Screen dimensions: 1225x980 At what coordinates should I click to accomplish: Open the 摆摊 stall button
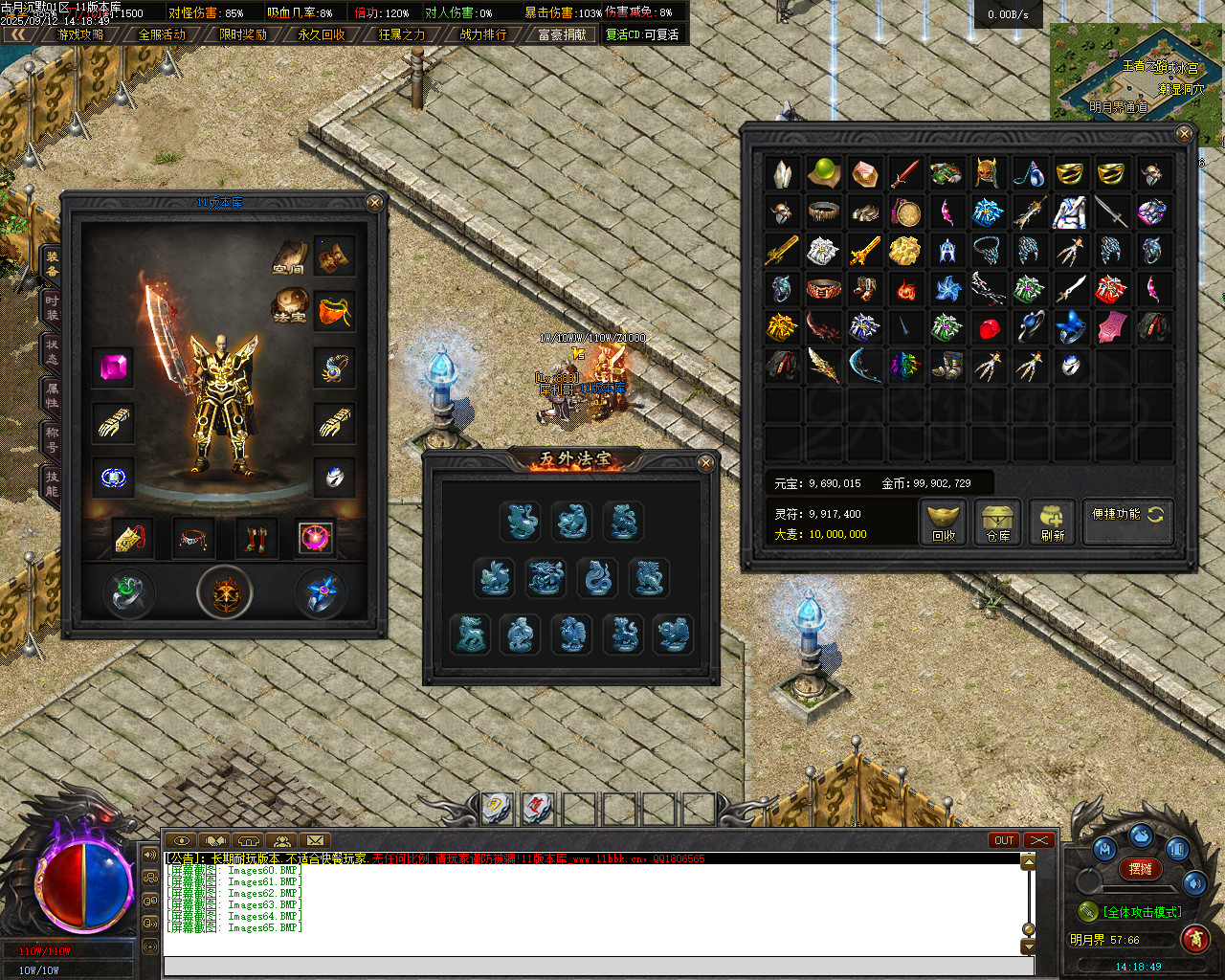(1141, 869)
